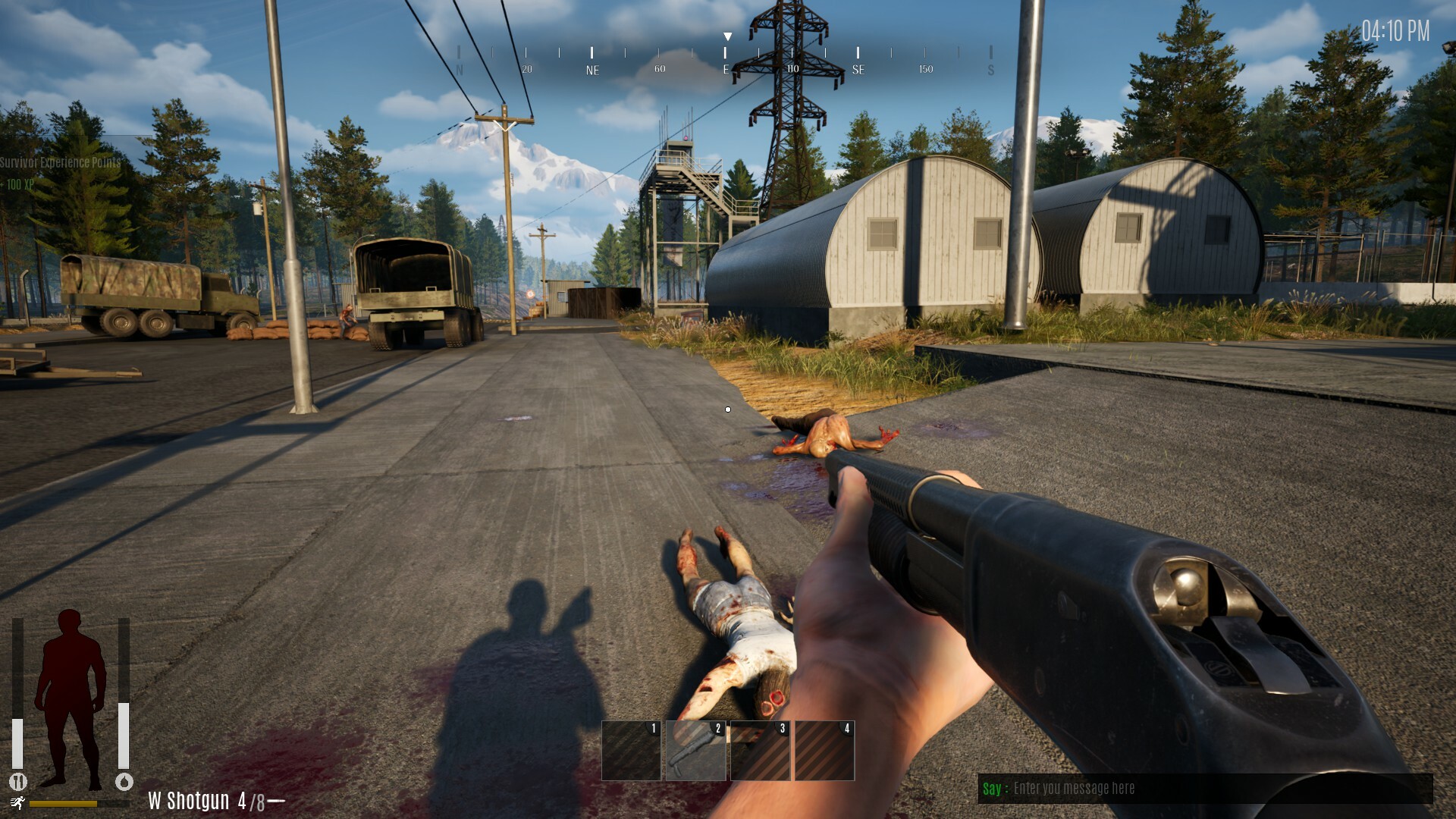
Task: Click the compass heading strip
Action: click(725, 61)
